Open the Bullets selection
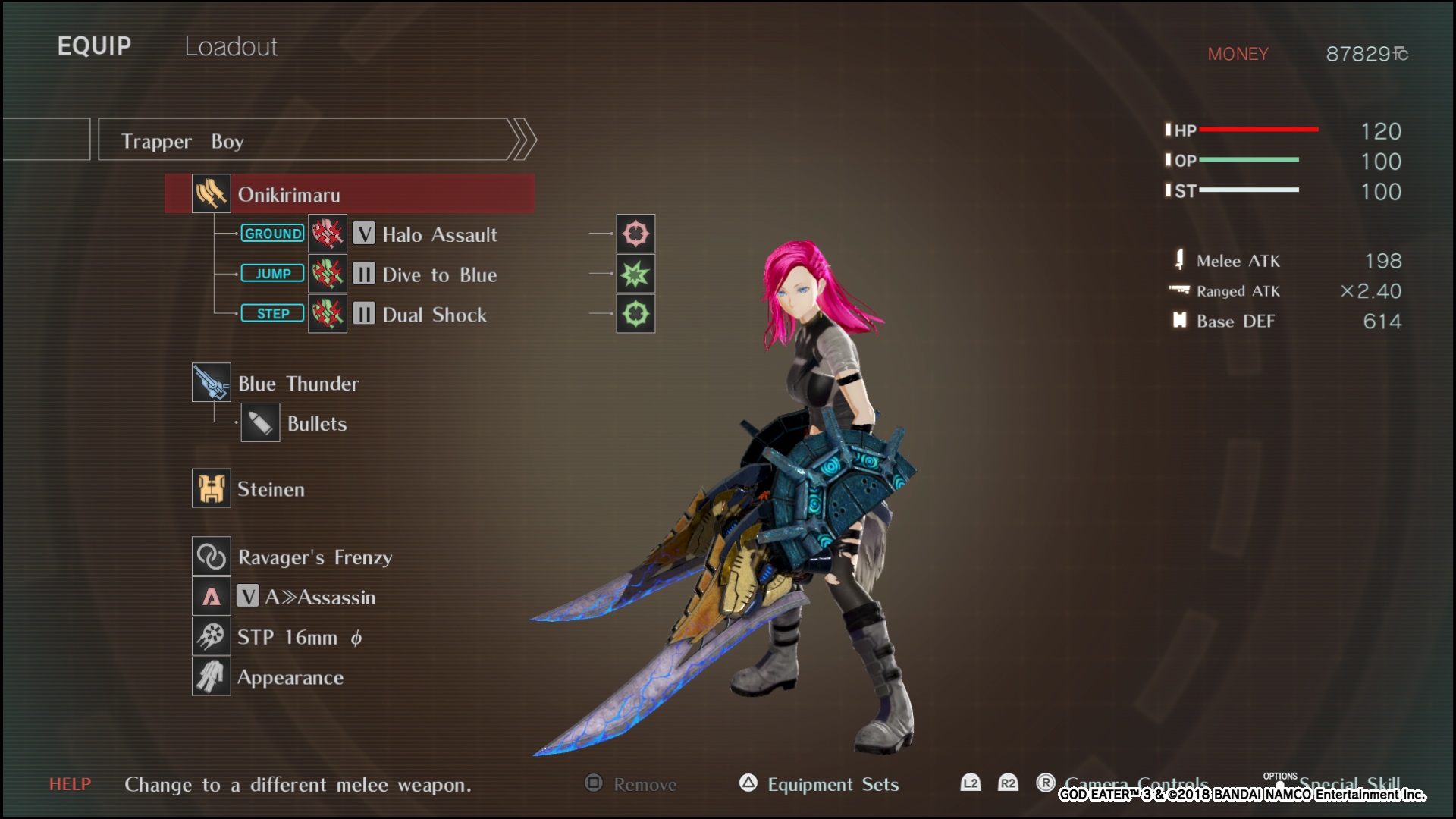Viewport: 1456px width, 819px height. click(315, 424)
